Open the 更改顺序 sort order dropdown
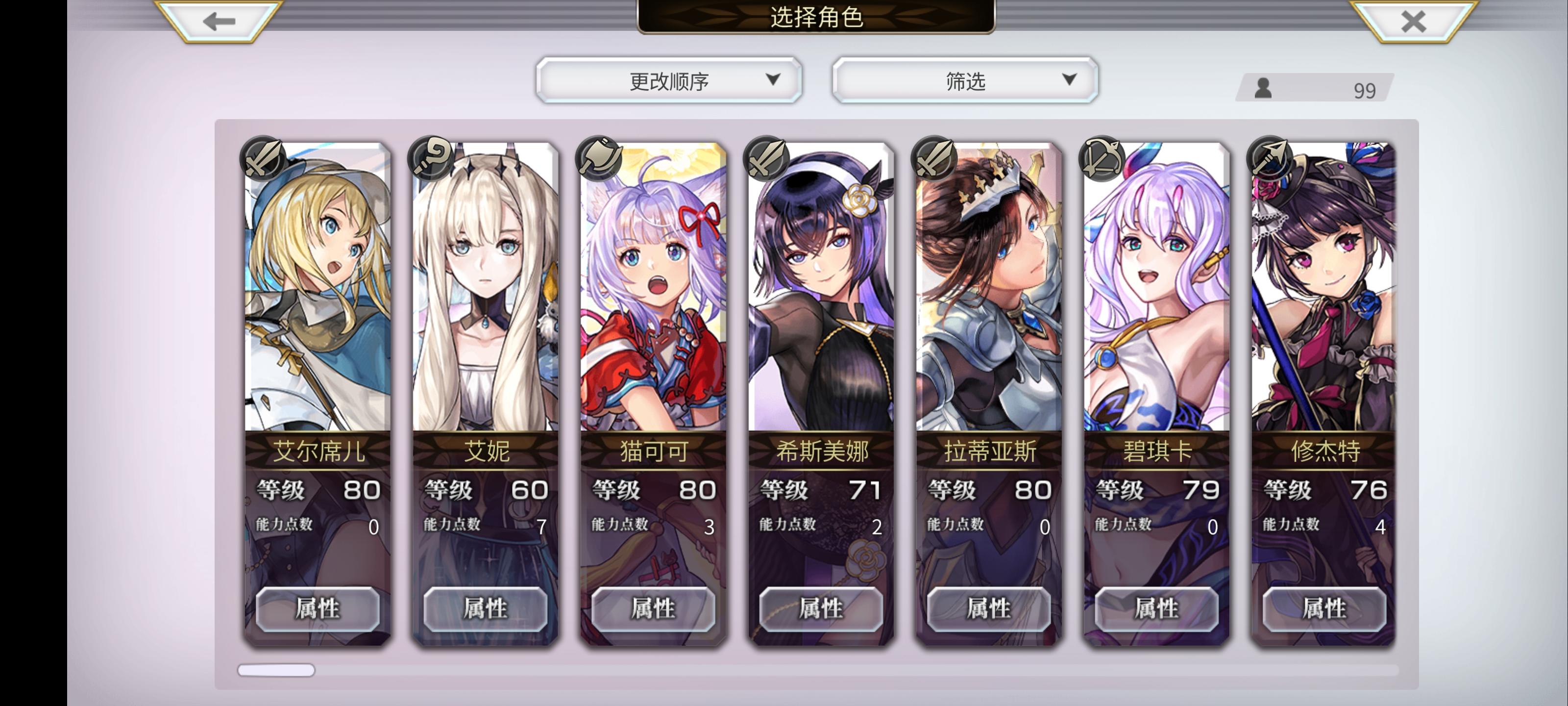This screenshot has width=1568, height=706. 668,80
